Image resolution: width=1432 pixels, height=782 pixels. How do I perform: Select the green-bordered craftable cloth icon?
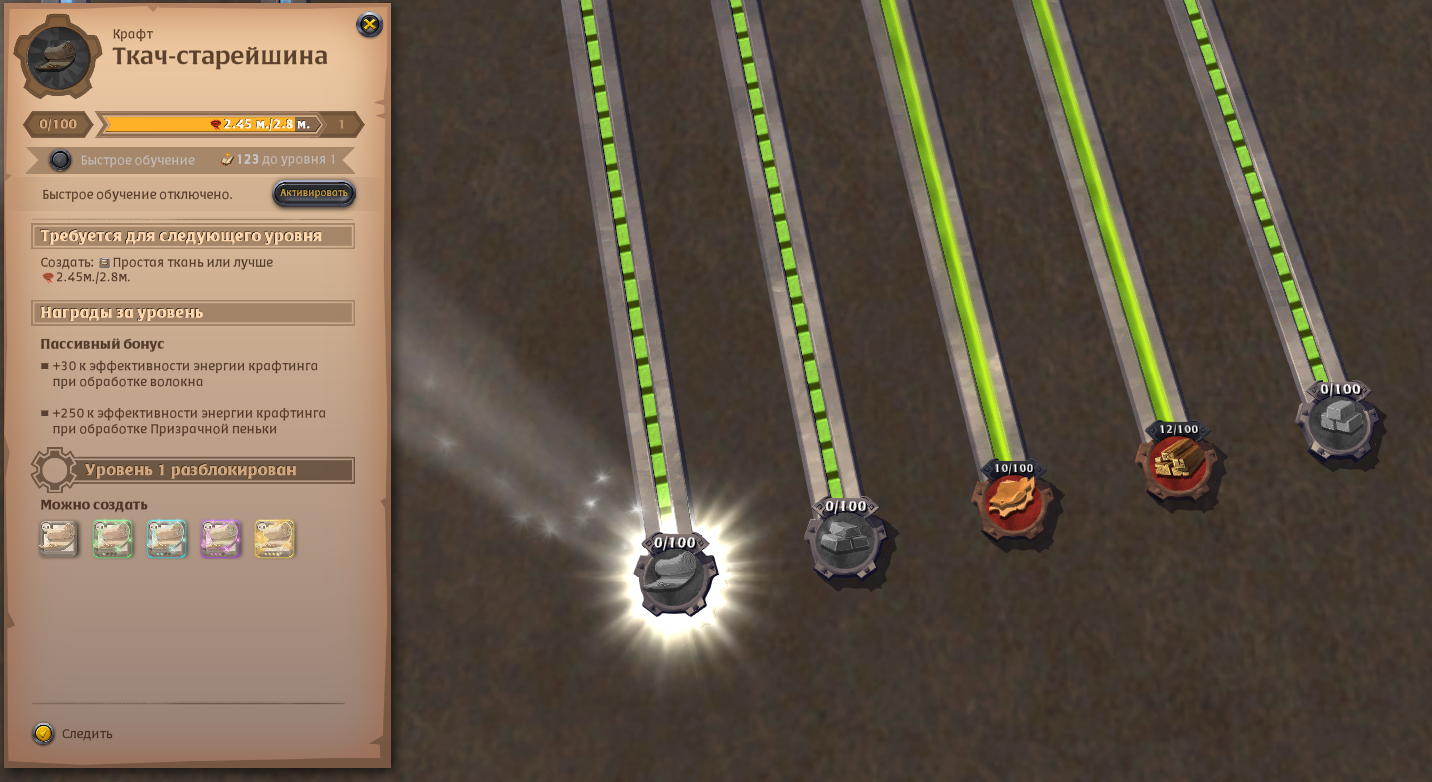(x=113, y=538)
